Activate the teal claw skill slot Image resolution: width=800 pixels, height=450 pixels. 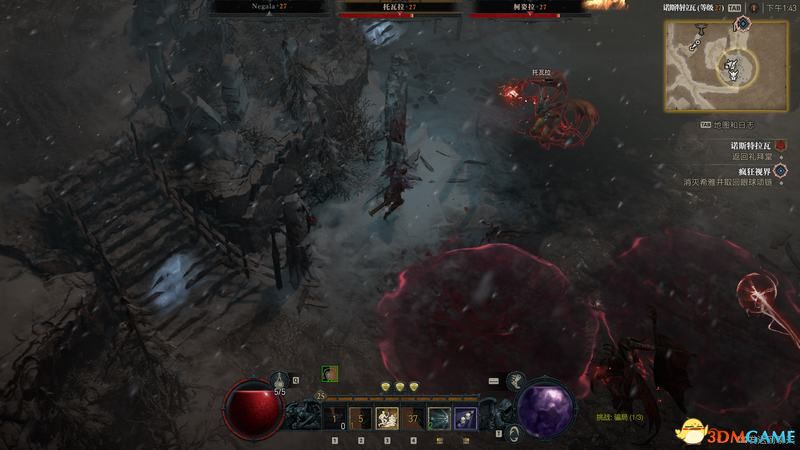click(x=438, y=419)
